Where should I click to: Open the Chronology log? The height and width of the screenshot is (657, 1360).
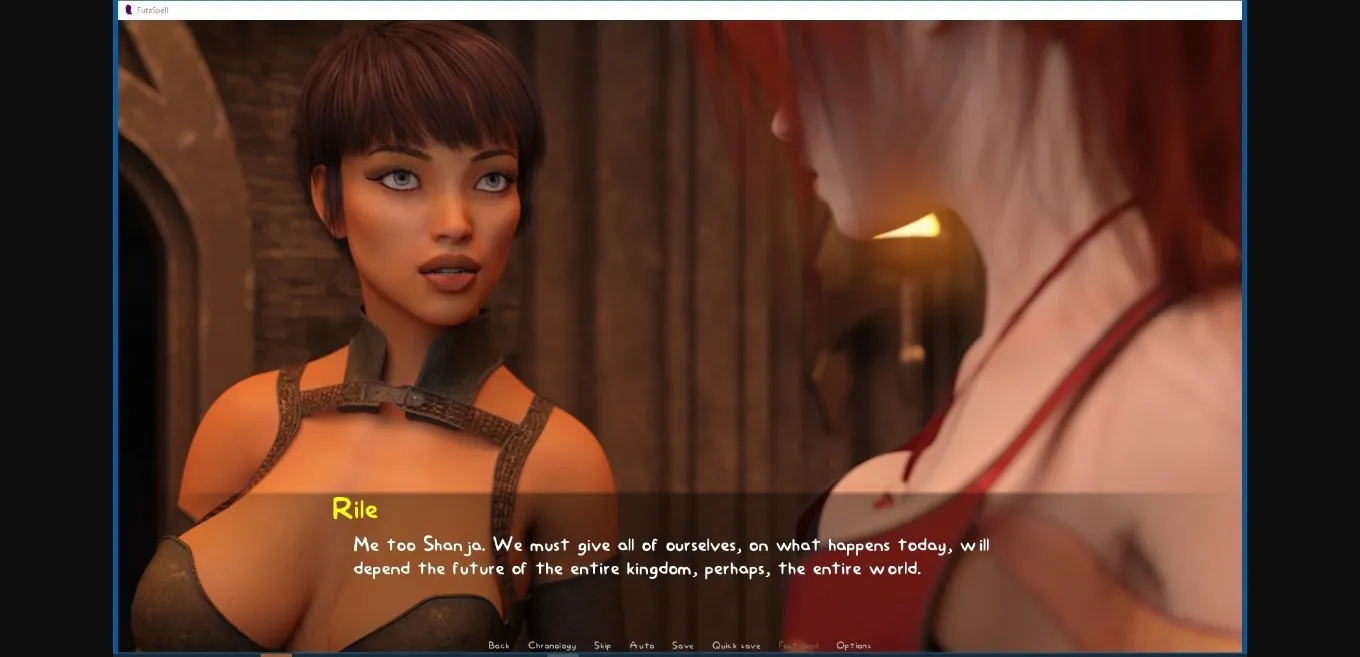tap(552, 646)
